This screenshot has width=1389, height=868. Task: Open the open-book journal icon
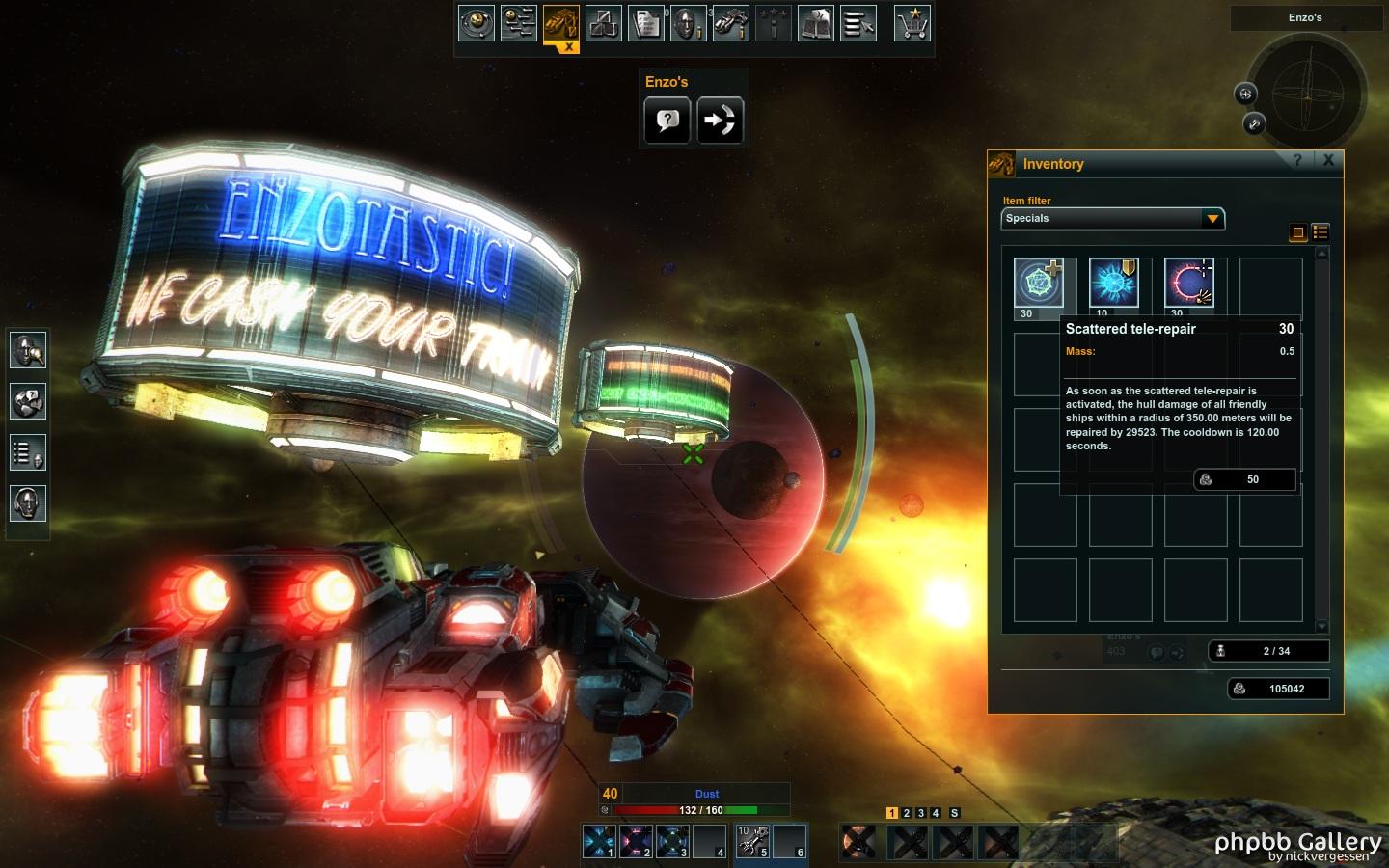tap(815, 23)
